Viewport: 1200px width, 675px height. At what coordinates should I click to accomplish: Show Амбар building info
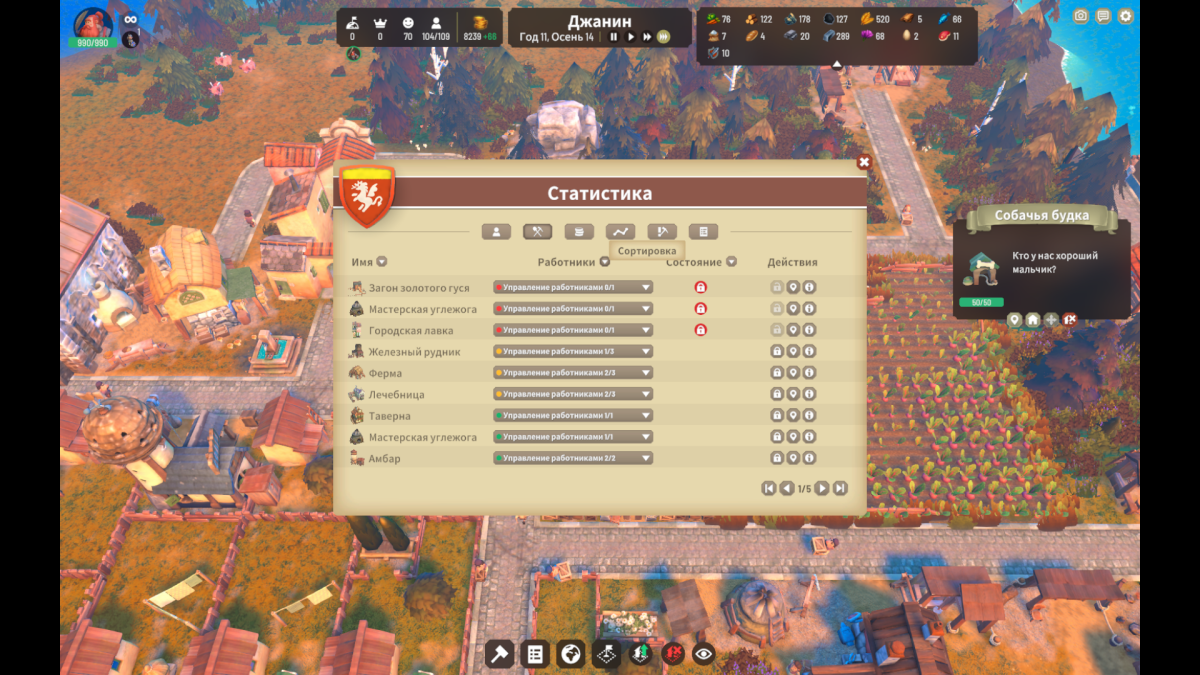pos(809,458)
